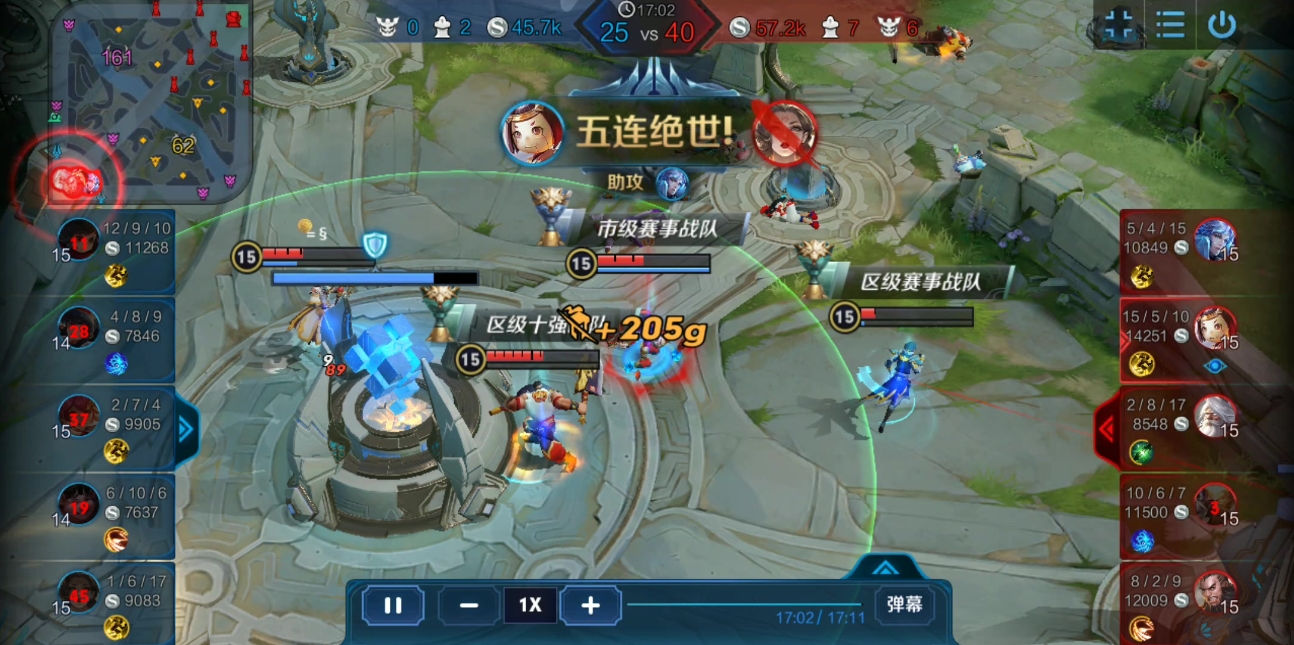Exit the replay with the power icon
1294x645 pixels.
[x=1222, y=25]
